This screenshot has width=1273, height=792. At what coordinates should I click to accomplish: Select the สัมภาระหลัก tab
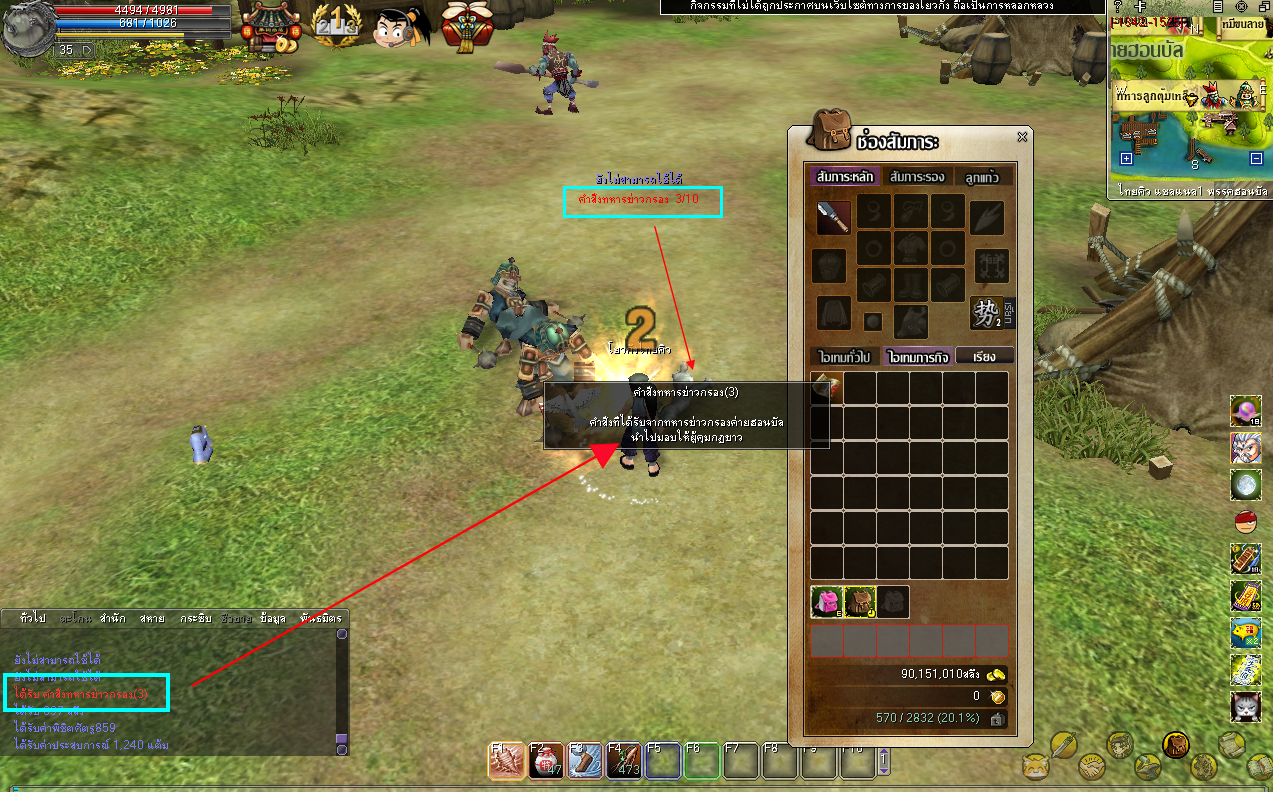[x=845, y=177]
